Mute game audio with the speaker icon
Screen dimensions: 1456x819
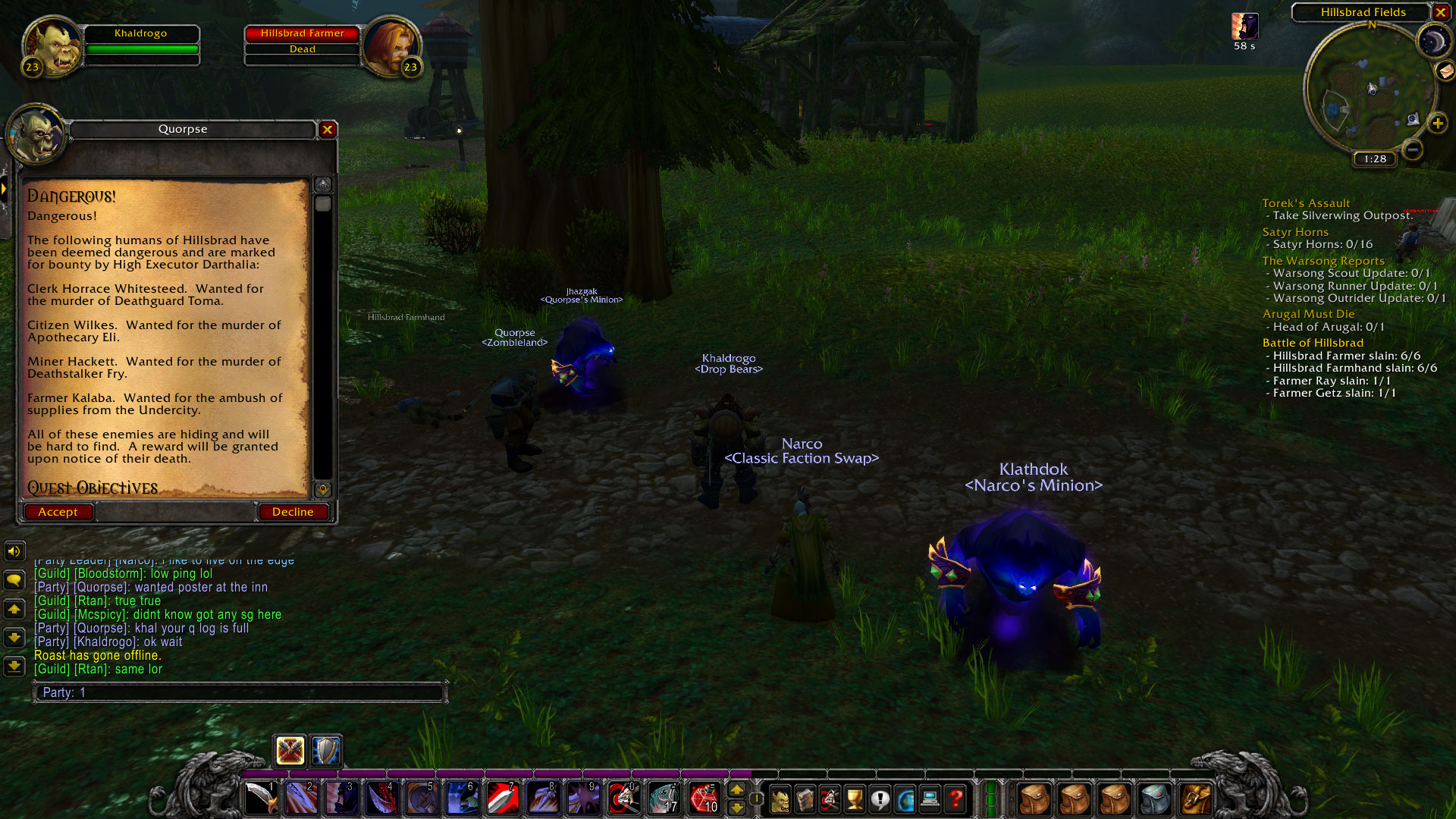point(14,551)
